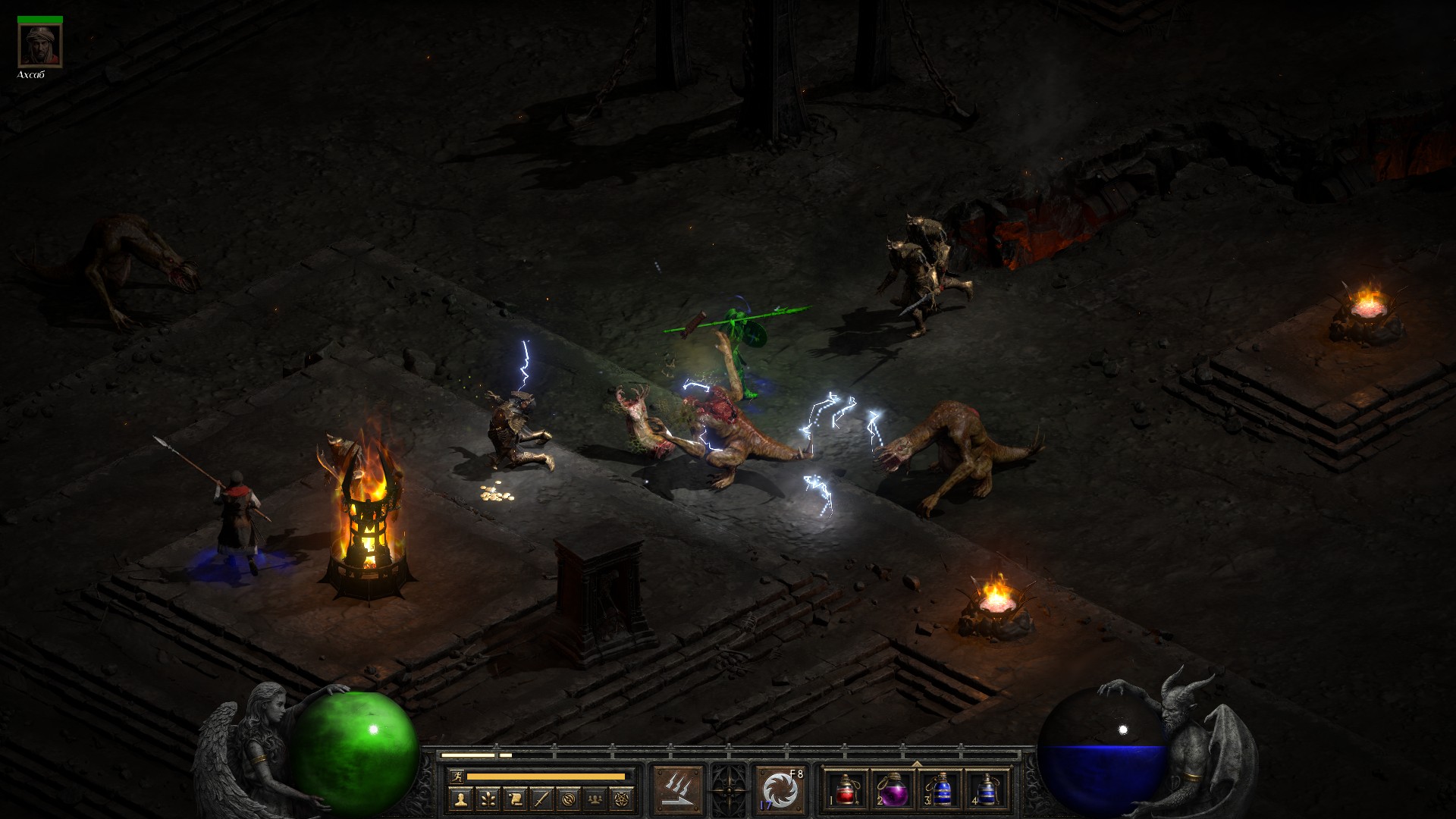Use the blue mana potion in slot 3

[x=940, y=789]
